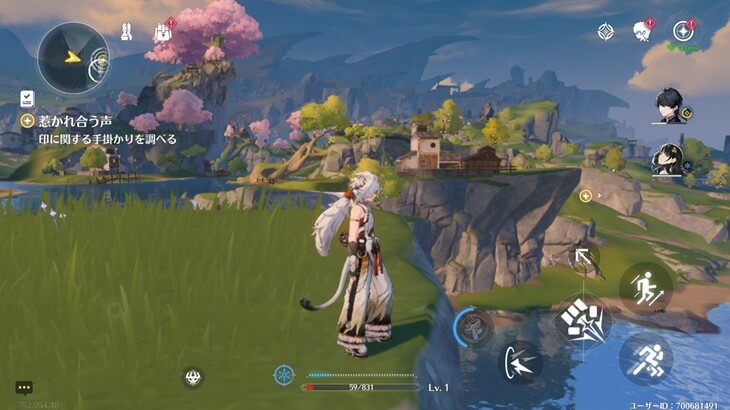The width and height of the screenshot is (730, 410).
Task: Tap the sprint running-figure button
Action: tap(645, 358)
